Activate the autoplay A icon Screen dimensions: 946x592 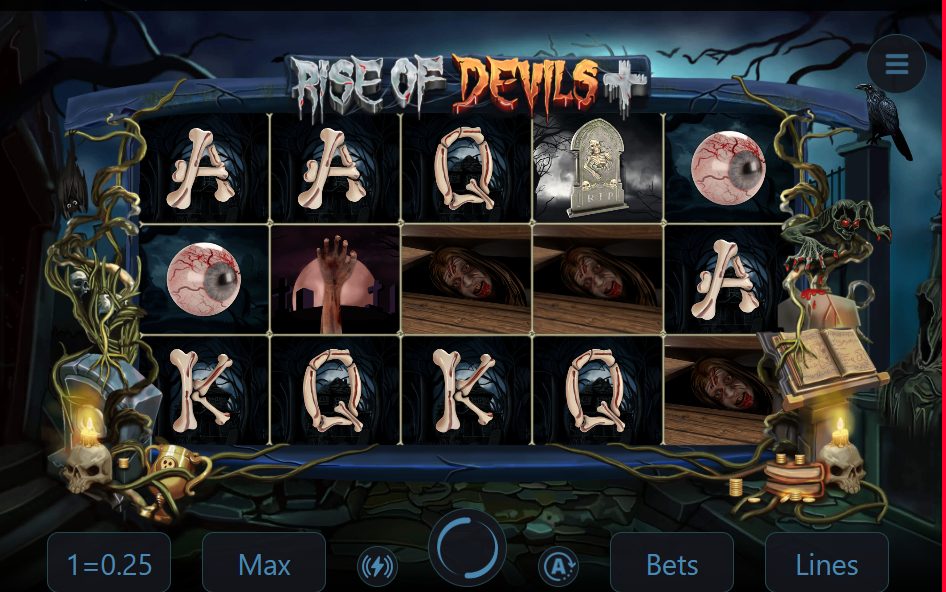[x=557, y=567]
